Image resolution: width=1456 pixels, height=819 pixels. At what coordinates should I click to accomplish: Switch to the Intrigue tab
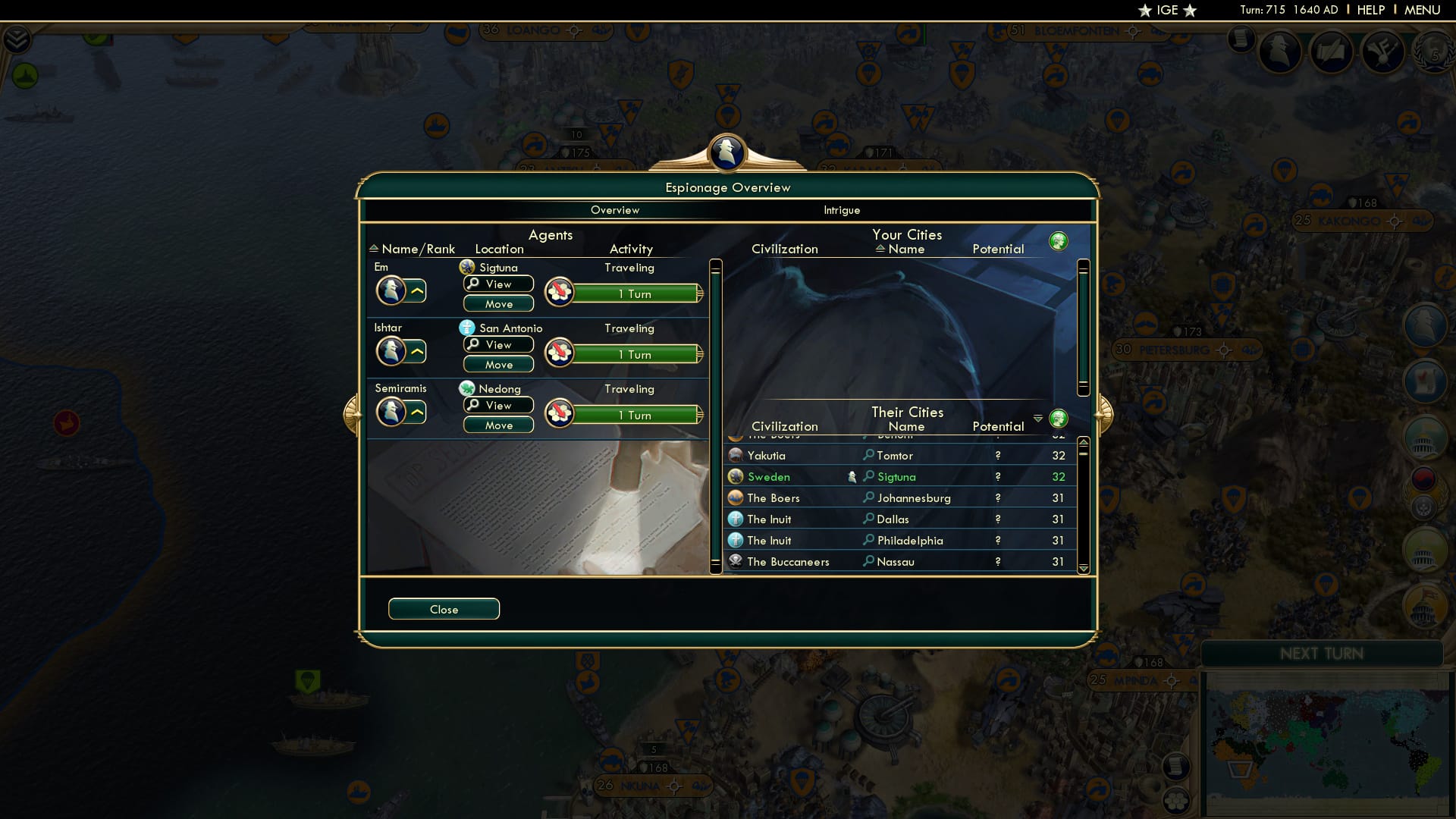click(842, 210)
